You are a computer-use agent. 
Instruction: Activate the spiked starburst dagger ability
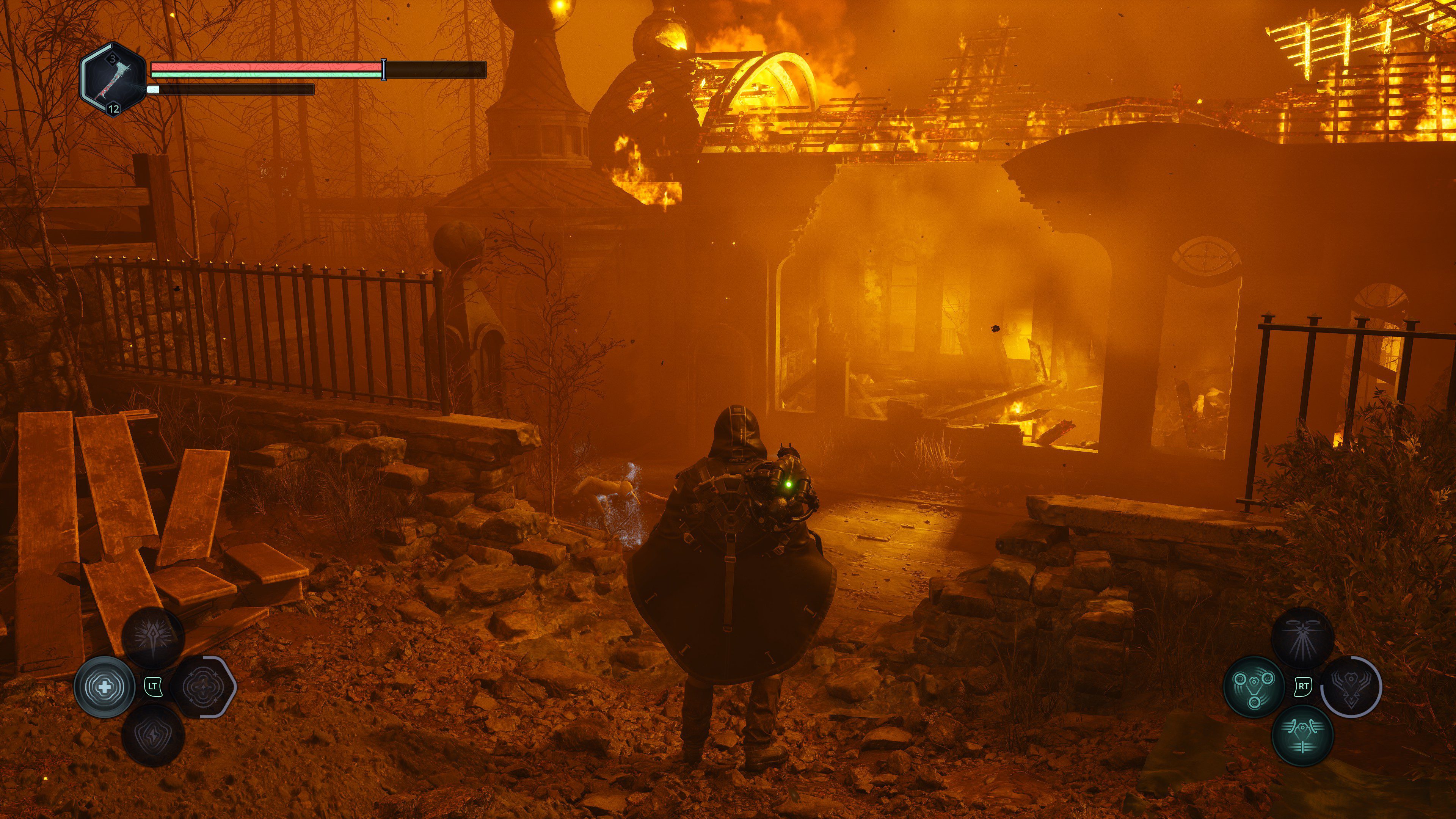[x=153, y=638]
